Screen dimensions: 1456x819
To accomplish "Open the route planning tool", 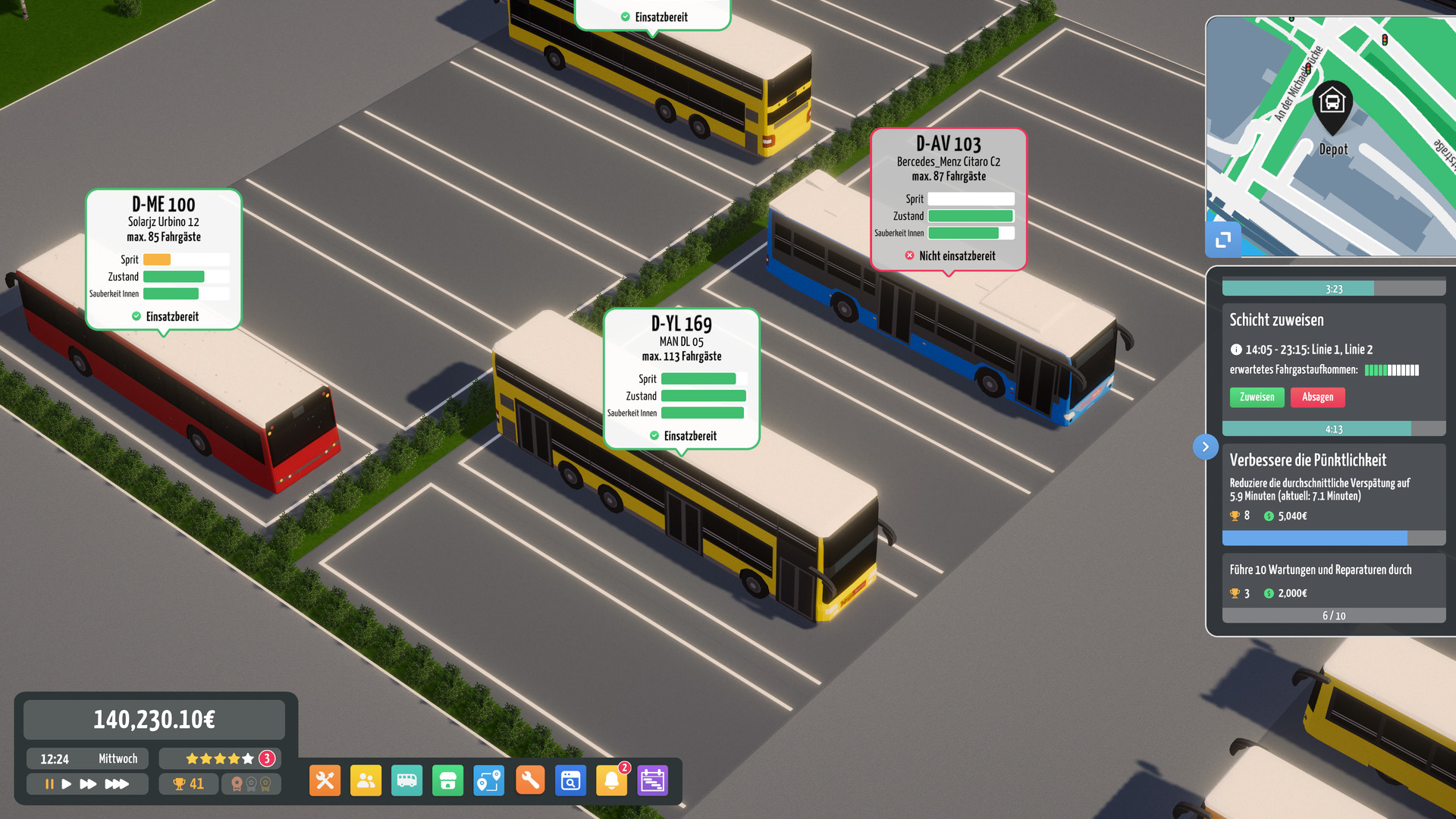I will (488, 780).
